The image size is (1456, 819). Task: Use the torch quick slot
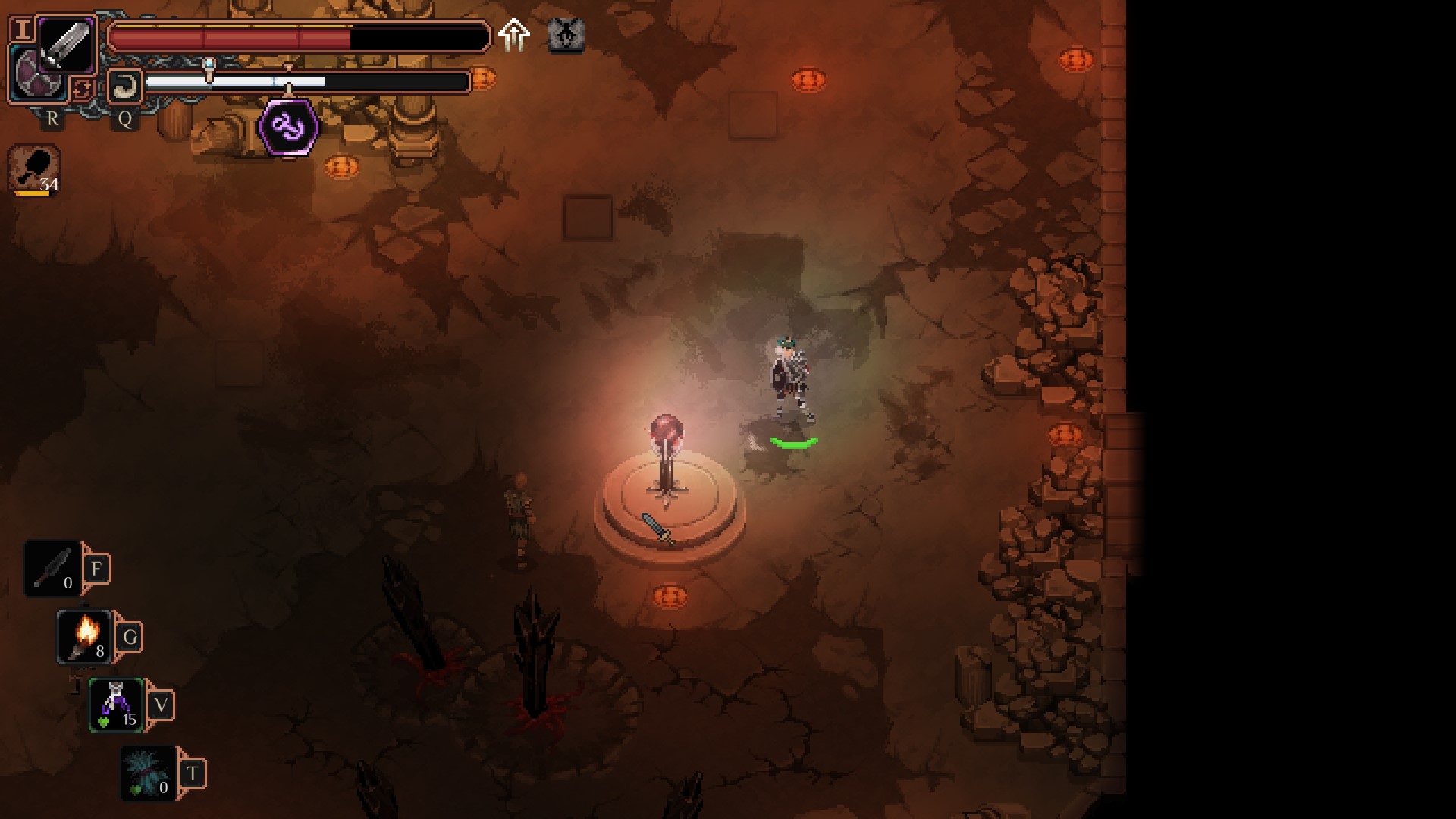[85, 636]
